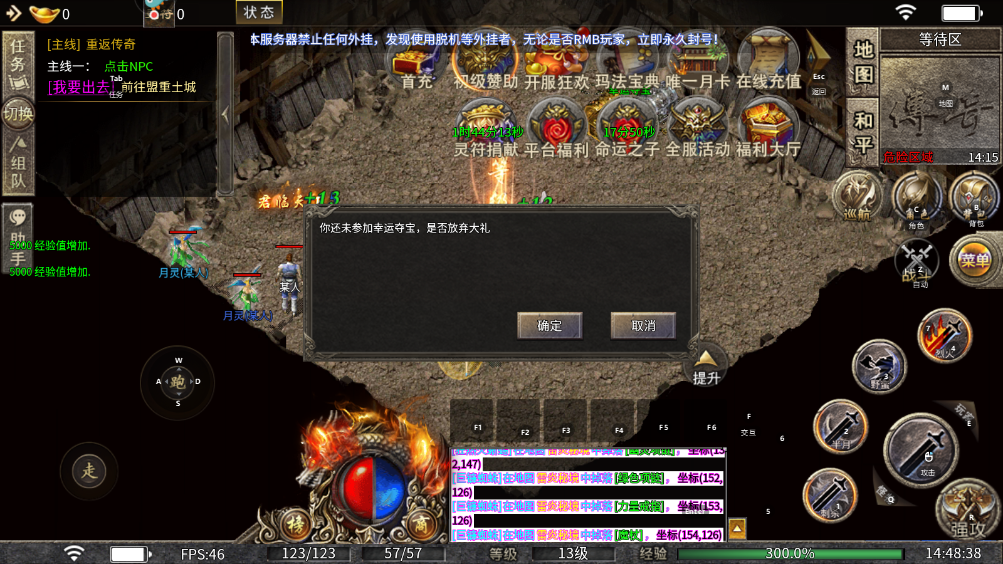Toggle the 和平 peace mode button

(x=863, y=132)
